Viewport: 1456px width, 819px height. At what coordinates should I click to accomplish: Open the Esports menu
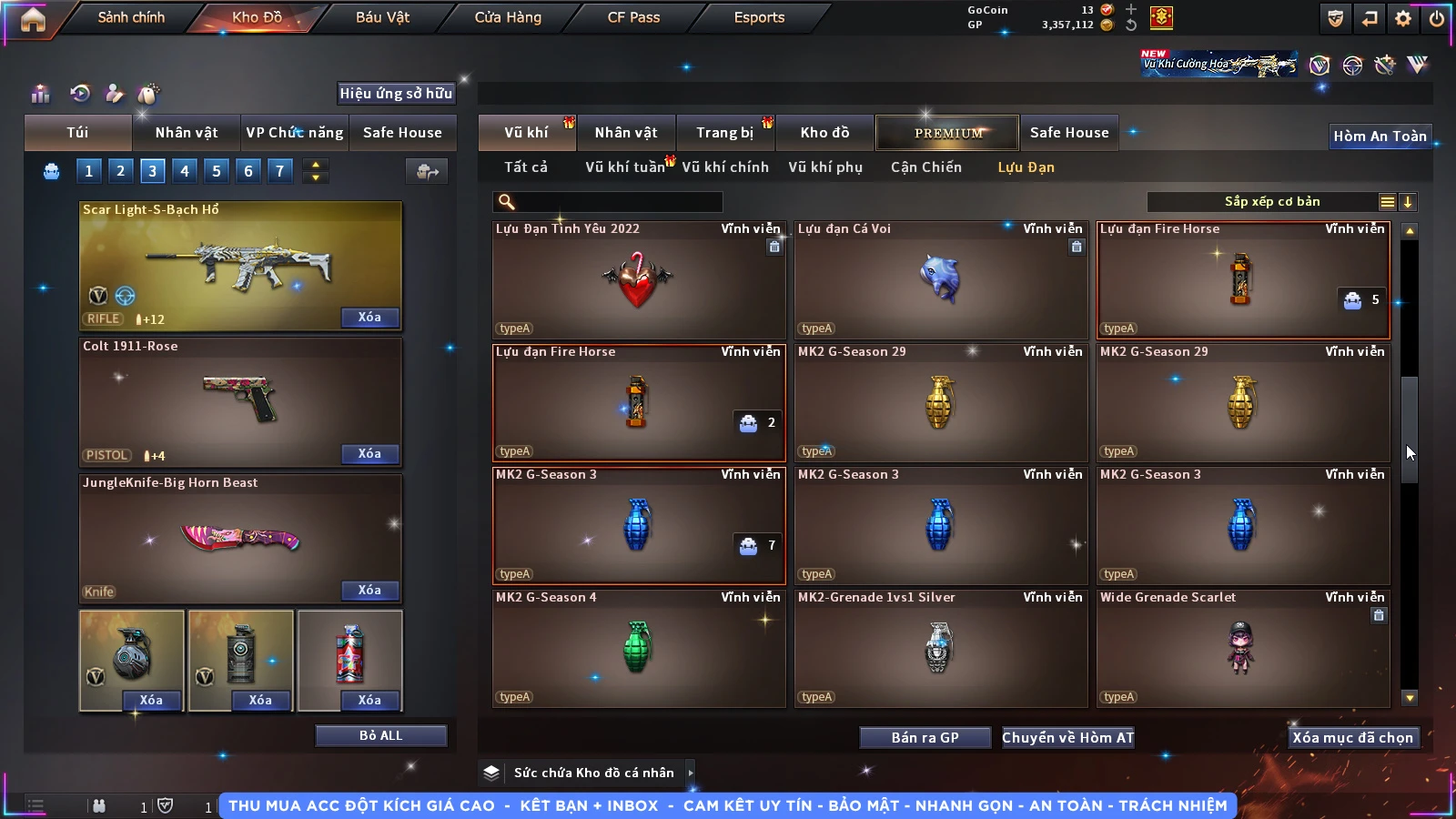click(x=759, y=17)
